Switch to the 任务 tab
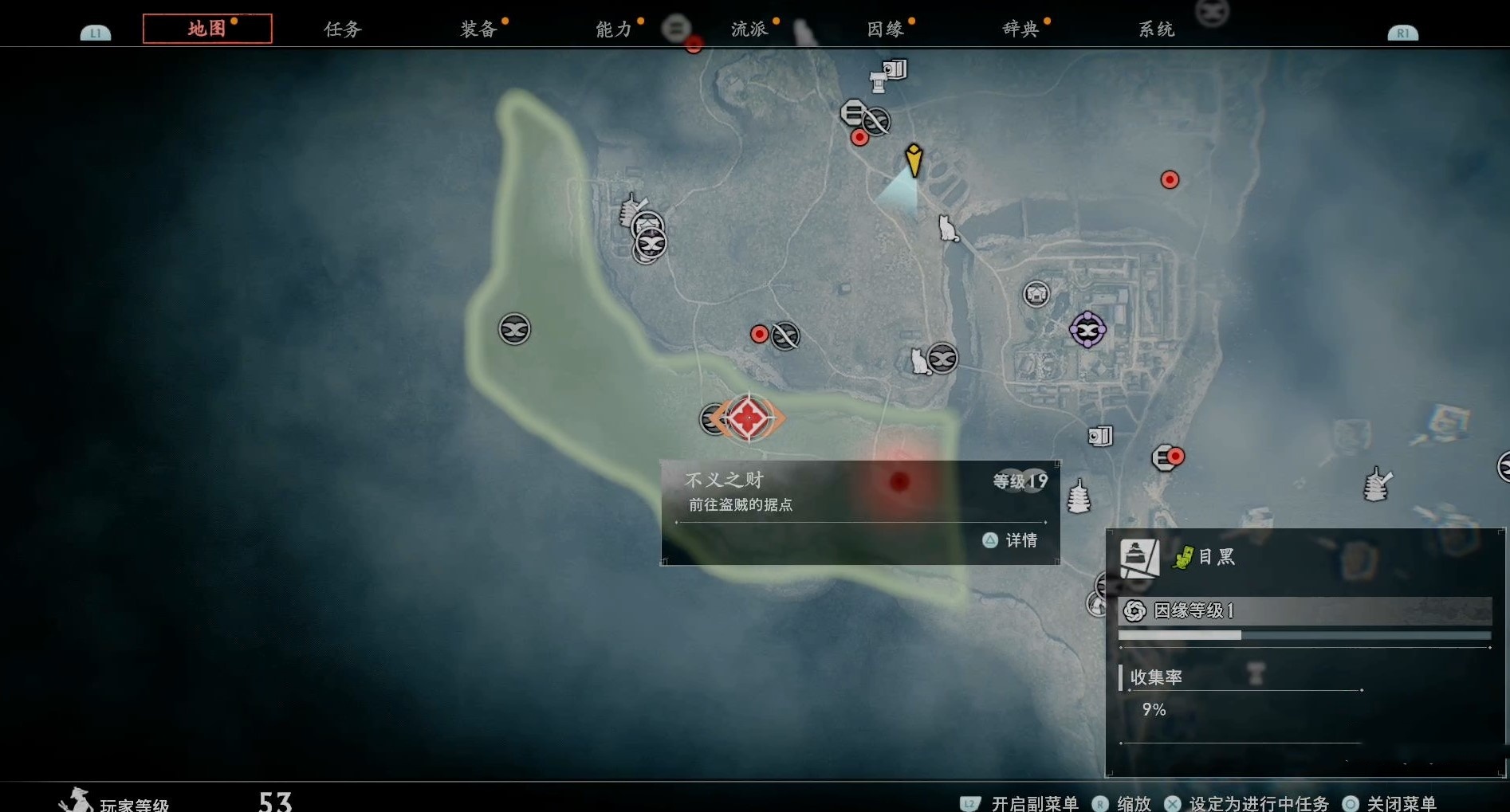The height and width of the screenshot is (812, 1510). click(x=342, y=29)
